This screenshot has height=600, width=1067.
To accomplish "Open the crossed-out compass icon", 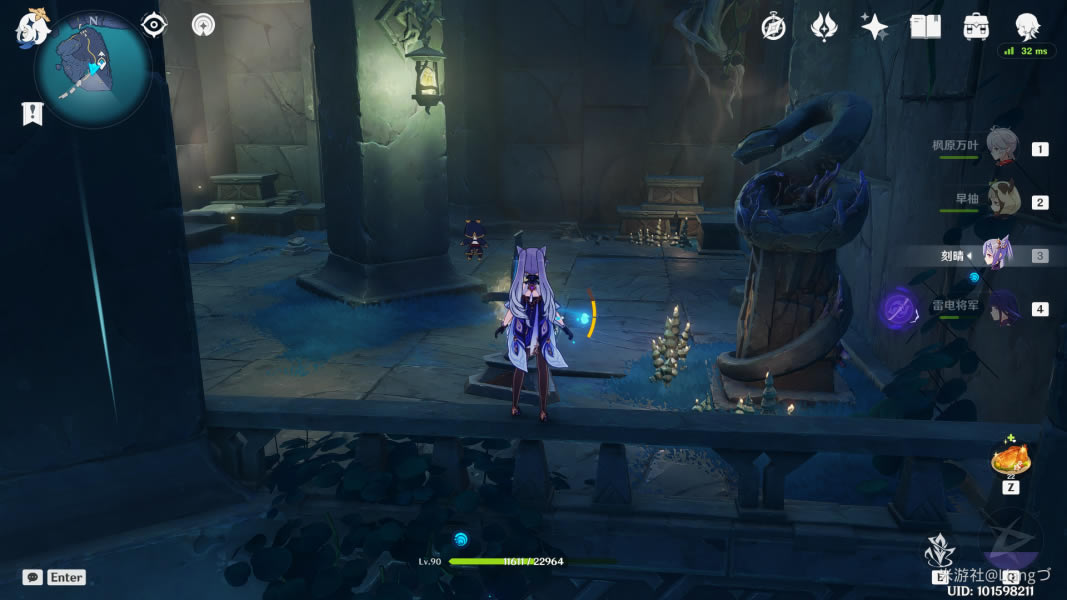I will (x=773, y=27).
